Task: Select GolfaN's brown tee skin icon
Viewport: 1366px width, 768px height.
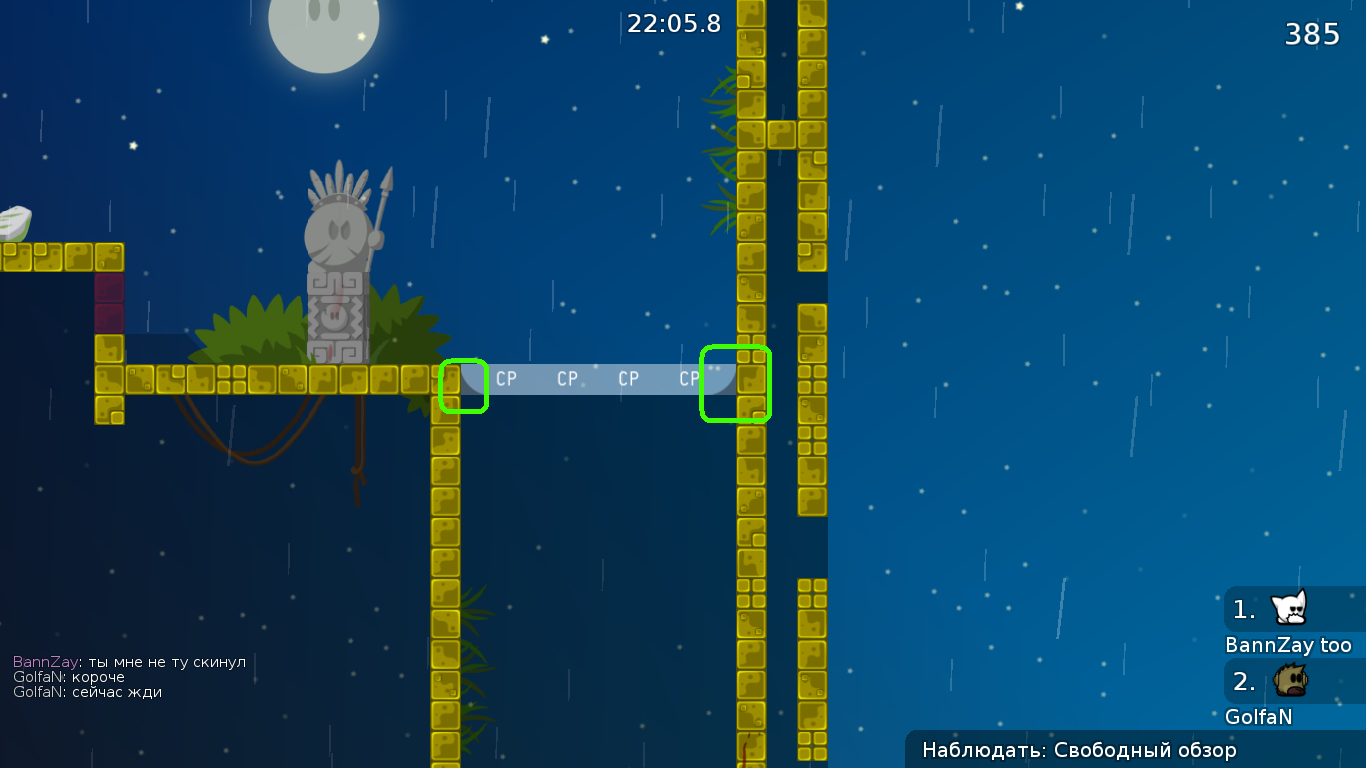Action: coord(1289,680)
